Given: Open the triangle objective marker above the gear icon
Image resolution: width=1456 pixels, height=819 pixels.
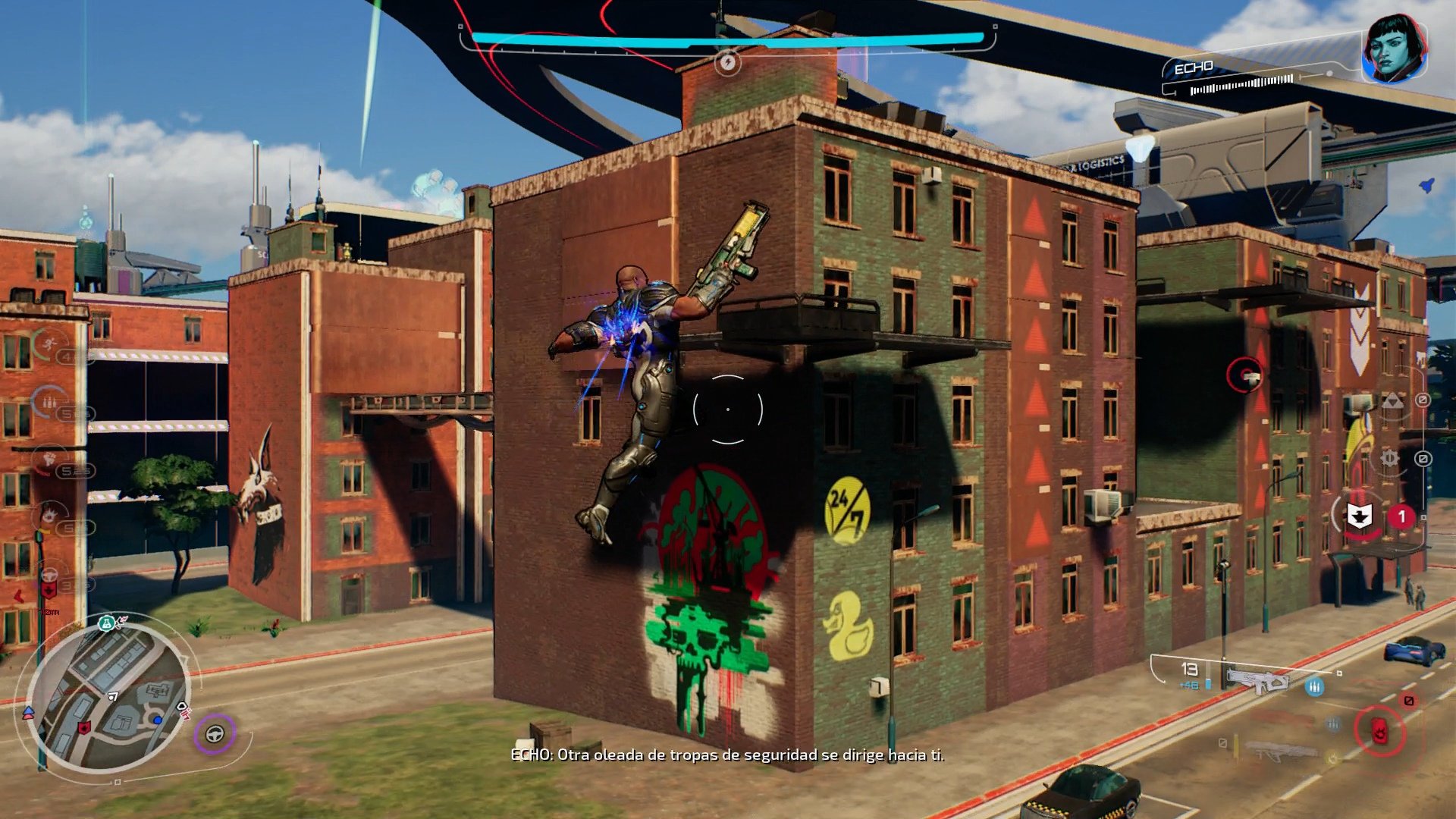Looking at the screenshot, I should pyautogui.click(x=1394, y=401).
